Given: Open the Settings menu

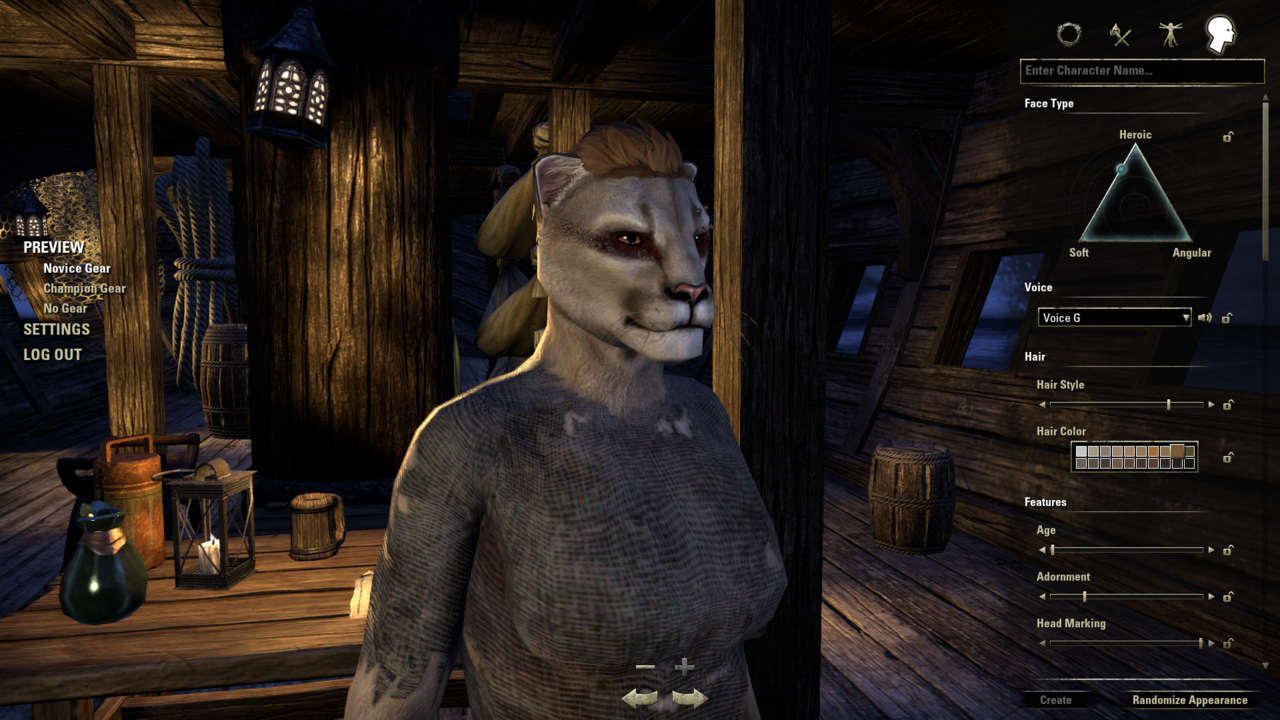Looking at the screenshot, I should coord(57,329).
